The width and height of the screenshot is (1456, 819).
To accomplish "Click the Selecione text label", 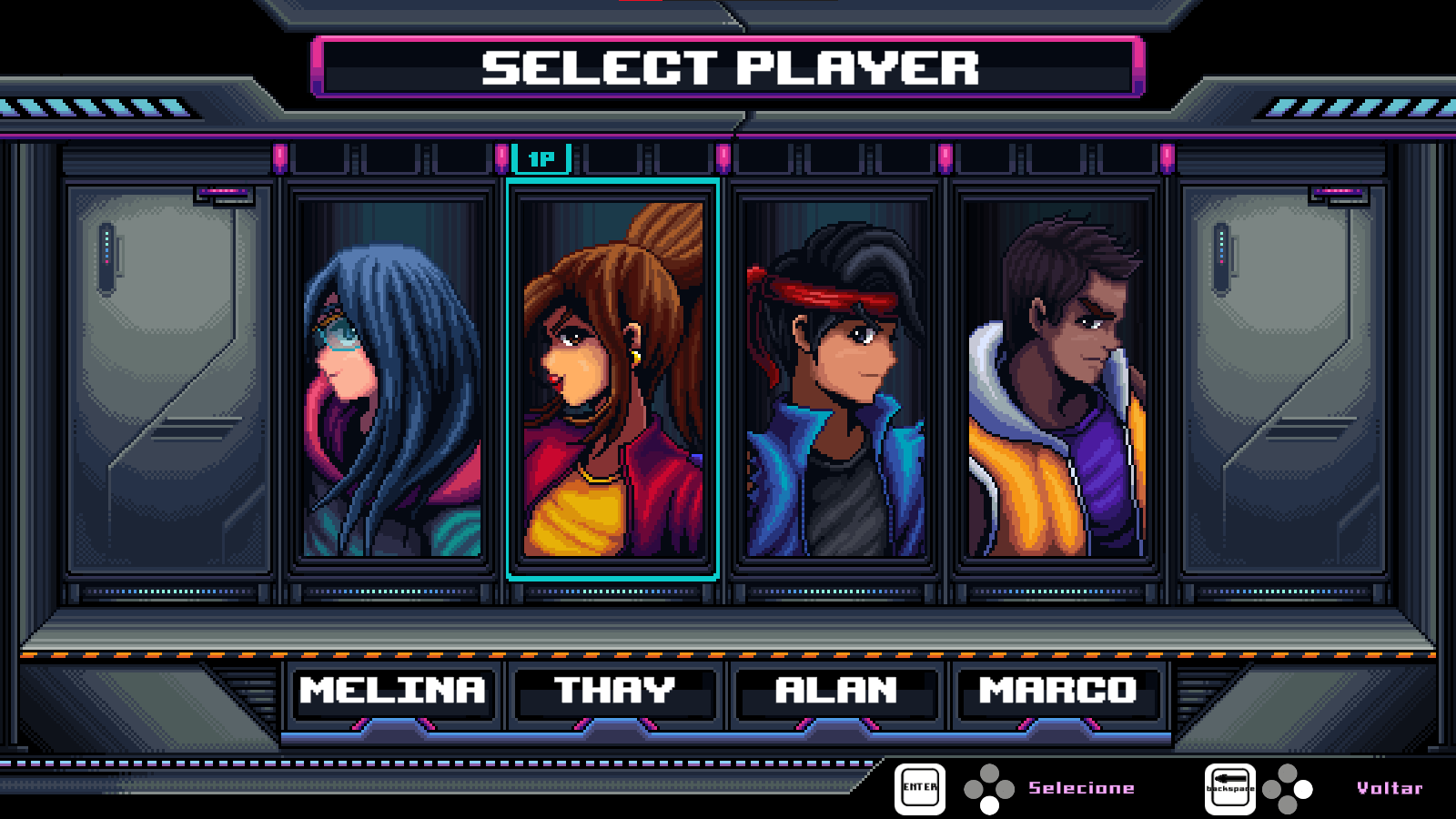I will click(1080, 787).
